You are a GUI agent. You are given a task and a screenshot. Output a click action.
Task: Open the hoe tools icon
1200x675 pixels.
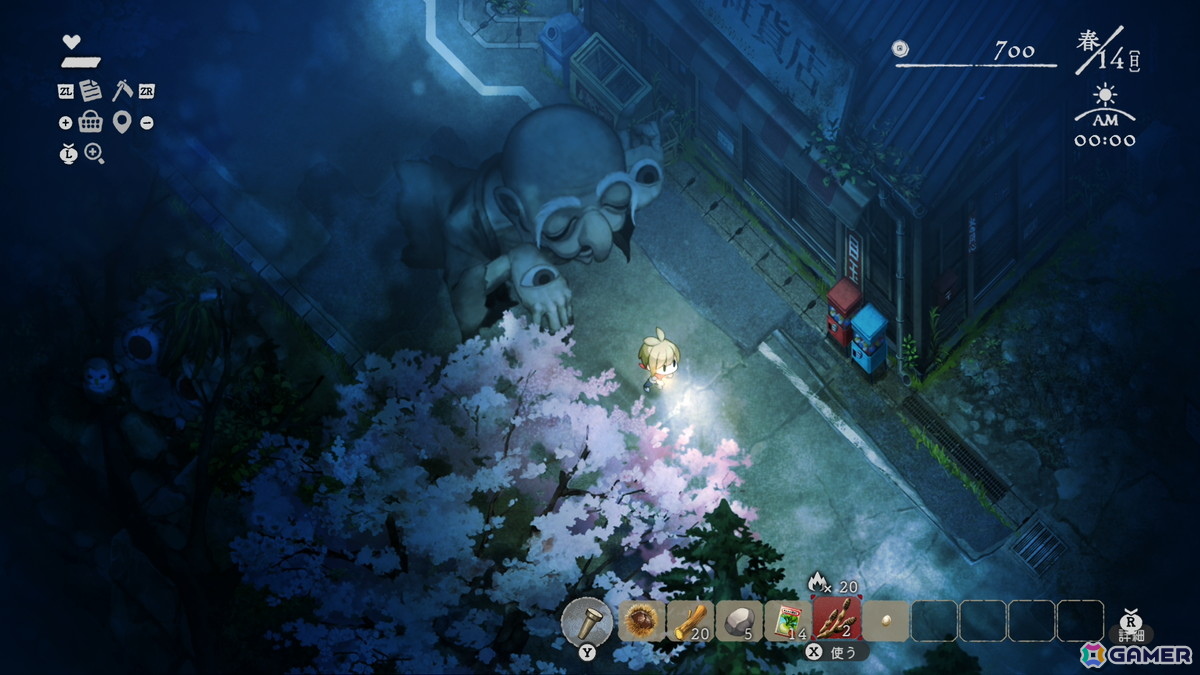point(122,90)
